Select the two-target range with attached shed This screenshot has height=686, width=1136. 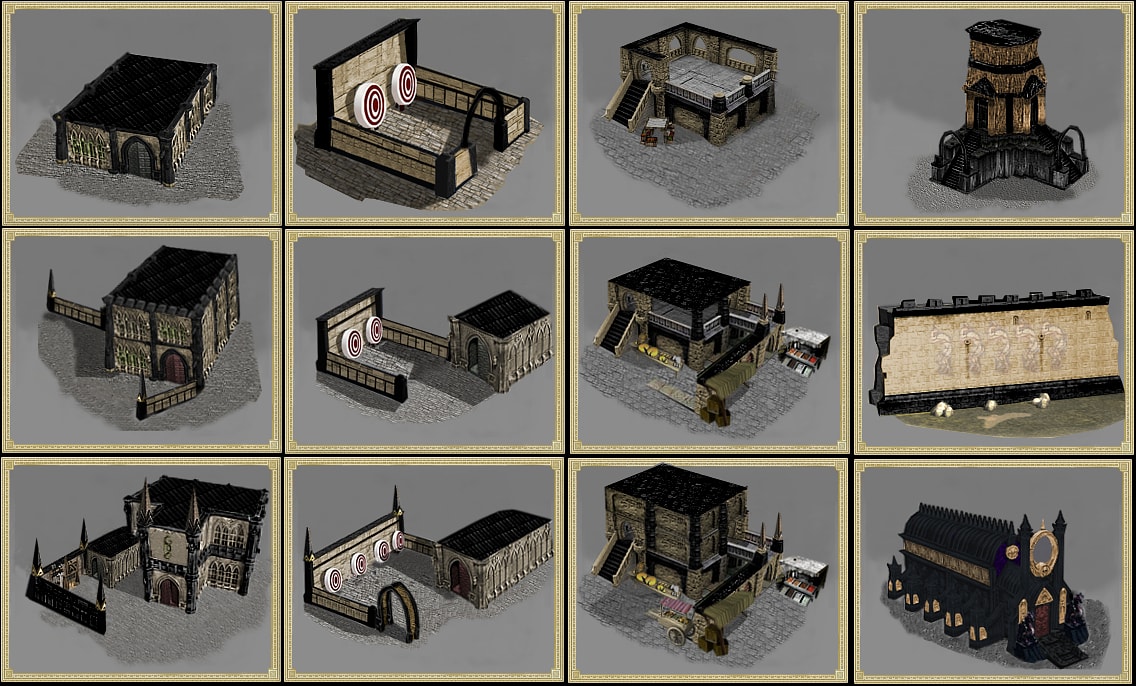pyautogui.click(x=425, y=342)
